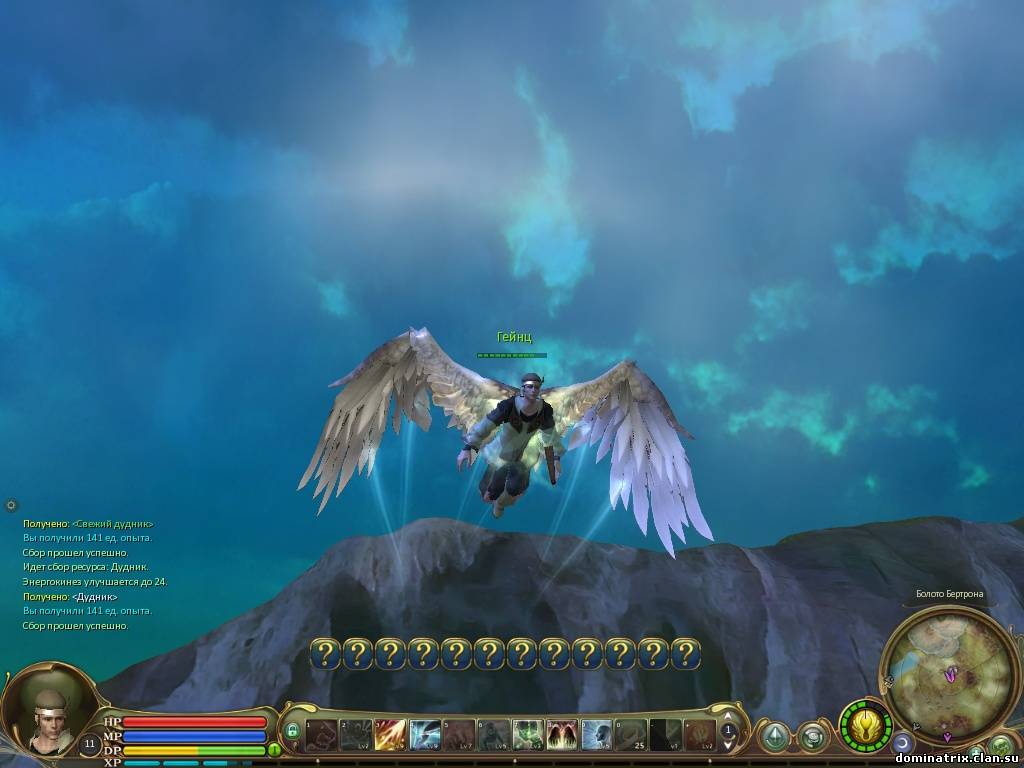Toggle the green hotbar lock button
Image resolution: width=1024 pixels, height=768 pixels.
point(292,732)
